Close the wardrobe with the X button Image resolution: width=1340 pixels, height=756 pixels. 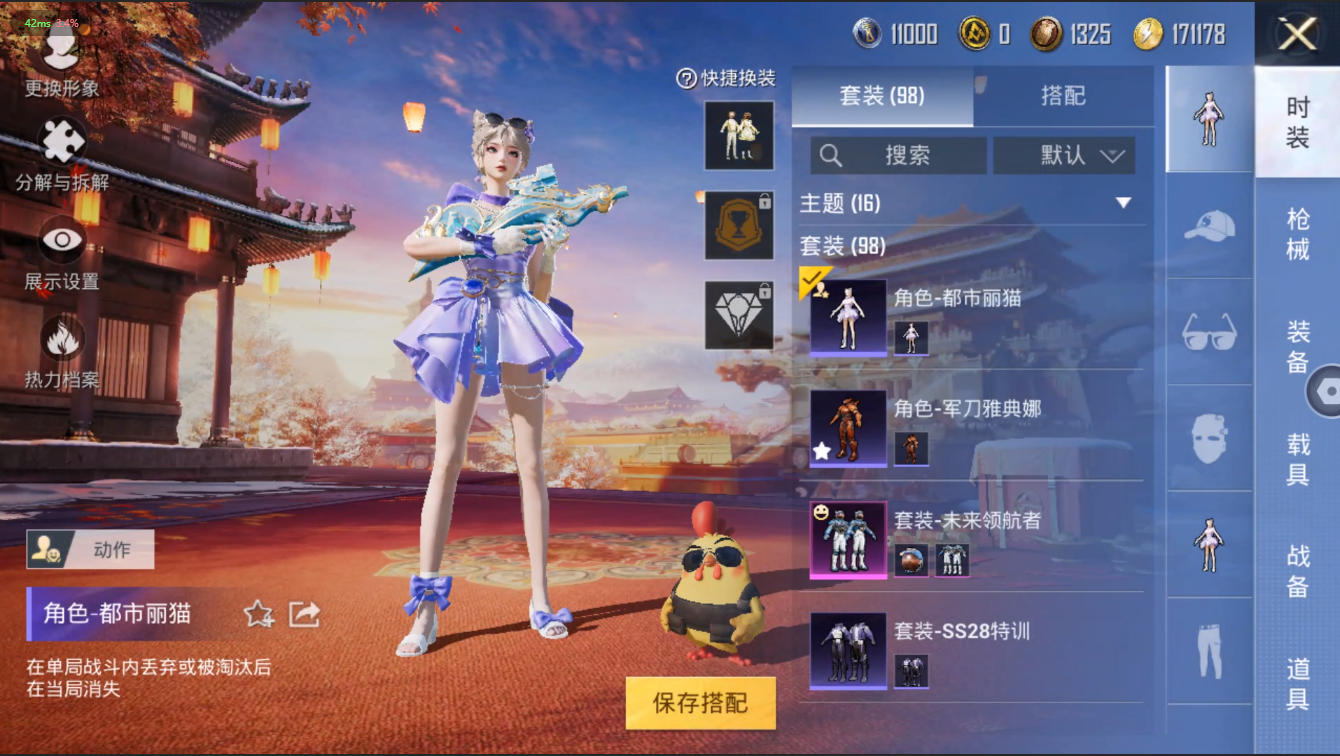point(1297,34)
